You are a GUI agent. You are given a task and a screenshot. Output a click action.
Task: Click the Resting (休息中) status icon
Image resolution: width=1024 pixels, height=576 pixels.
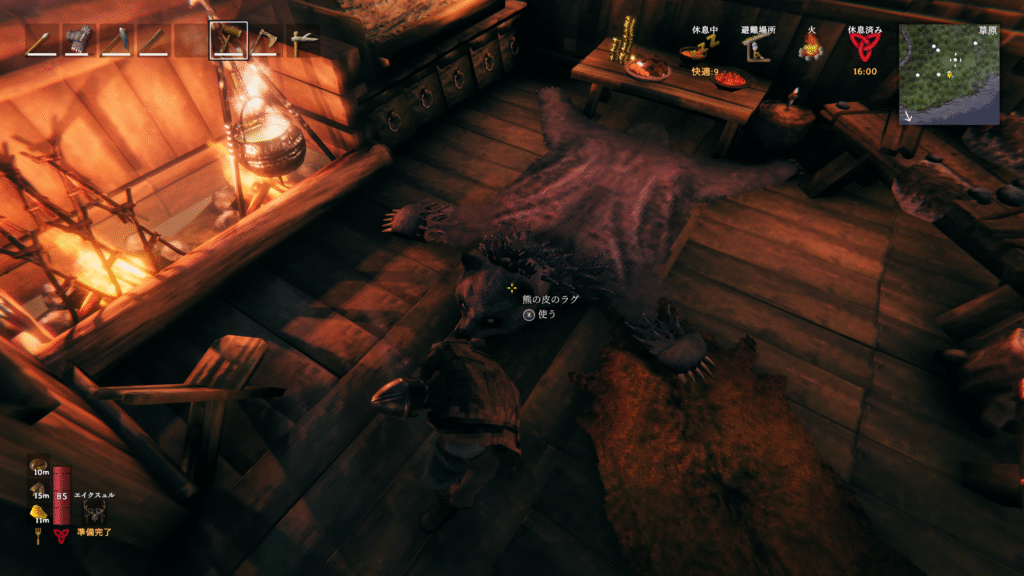tap(706, 49)
